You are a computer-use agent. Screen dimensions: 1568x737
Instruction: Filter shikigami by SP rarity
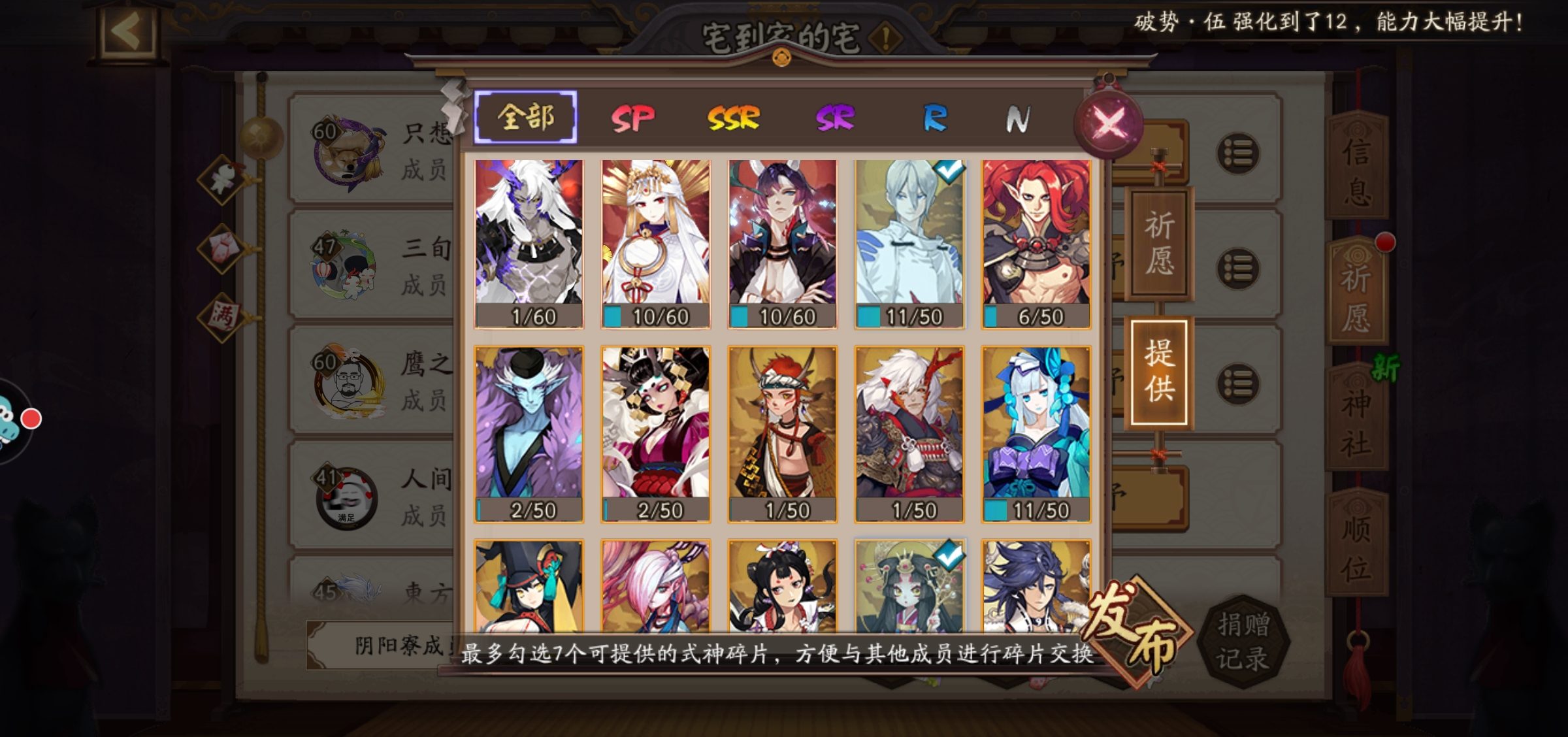pyautogui.click(x=632, y=119)
